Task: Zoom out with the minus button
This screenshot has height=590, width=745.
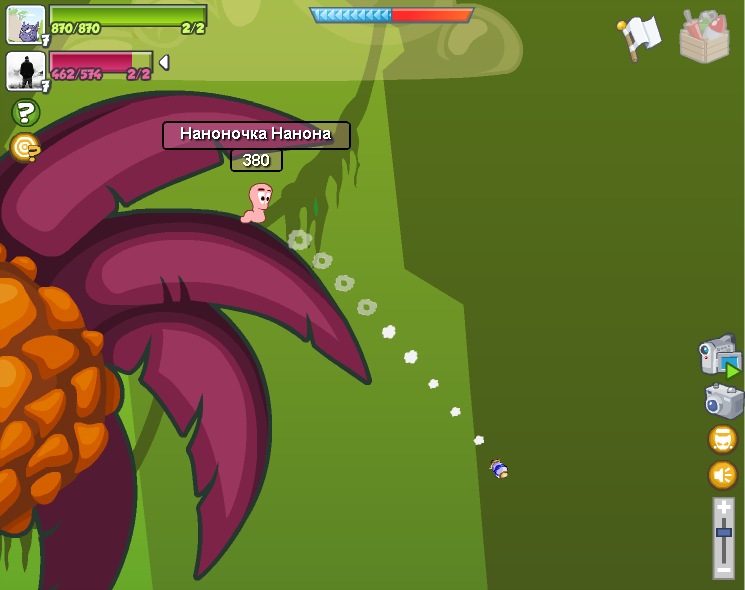Action: 723,569
